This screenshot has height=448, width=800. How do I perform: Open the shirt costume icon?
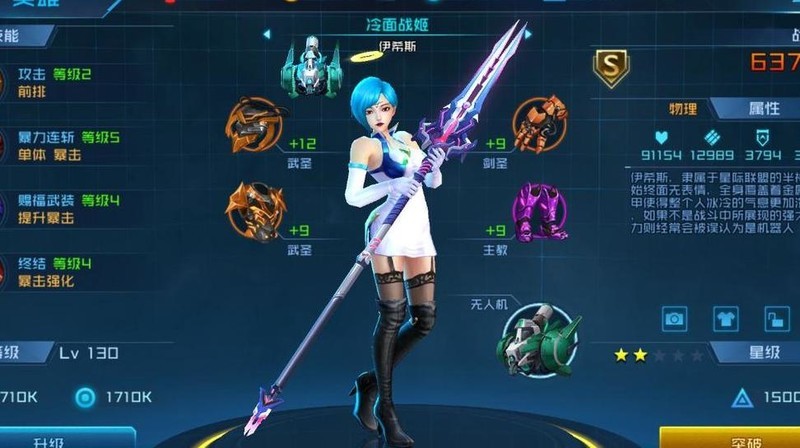(x=725, y=319)
